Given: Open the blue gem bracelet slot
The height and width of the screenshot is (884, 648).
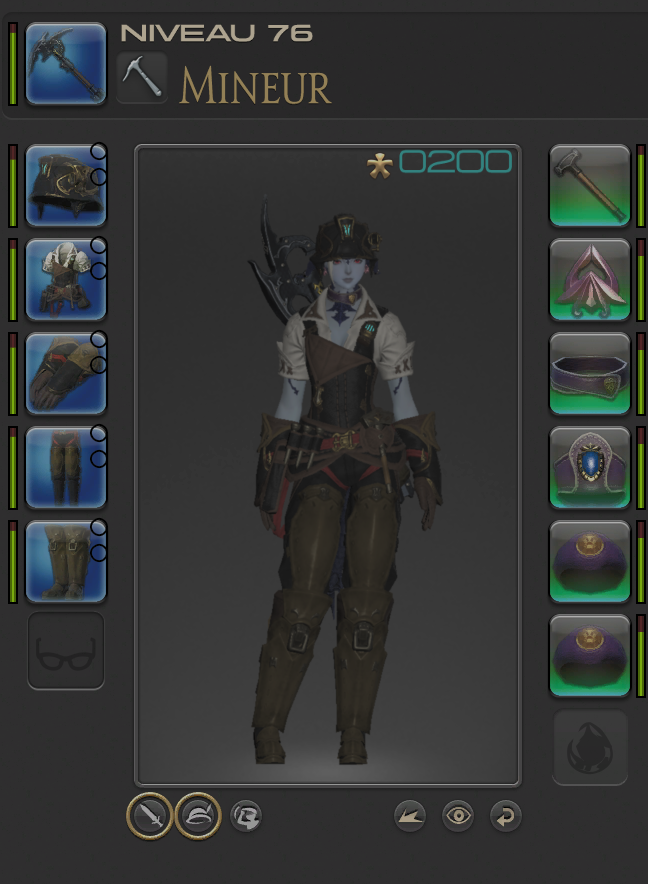Looking at the screenshot, I should (590, 467).
